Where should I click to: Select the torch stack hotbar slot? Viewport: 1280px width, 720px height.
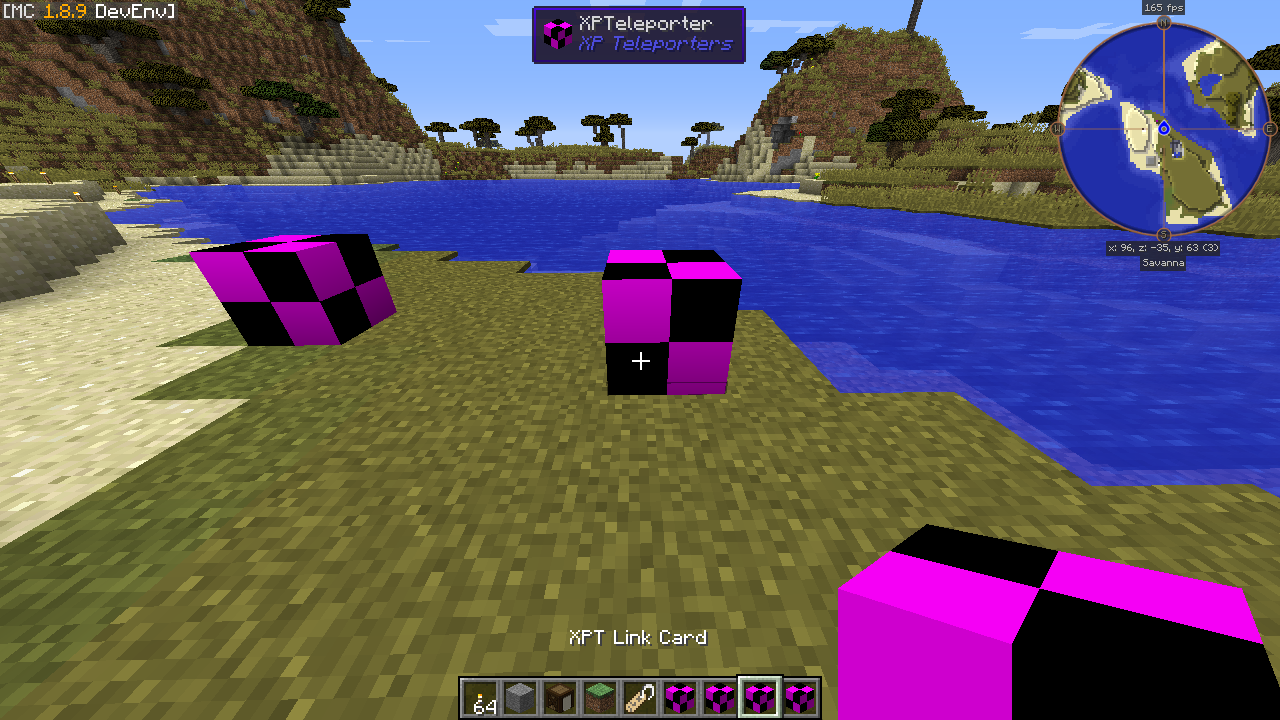click(x=480, y=697)
